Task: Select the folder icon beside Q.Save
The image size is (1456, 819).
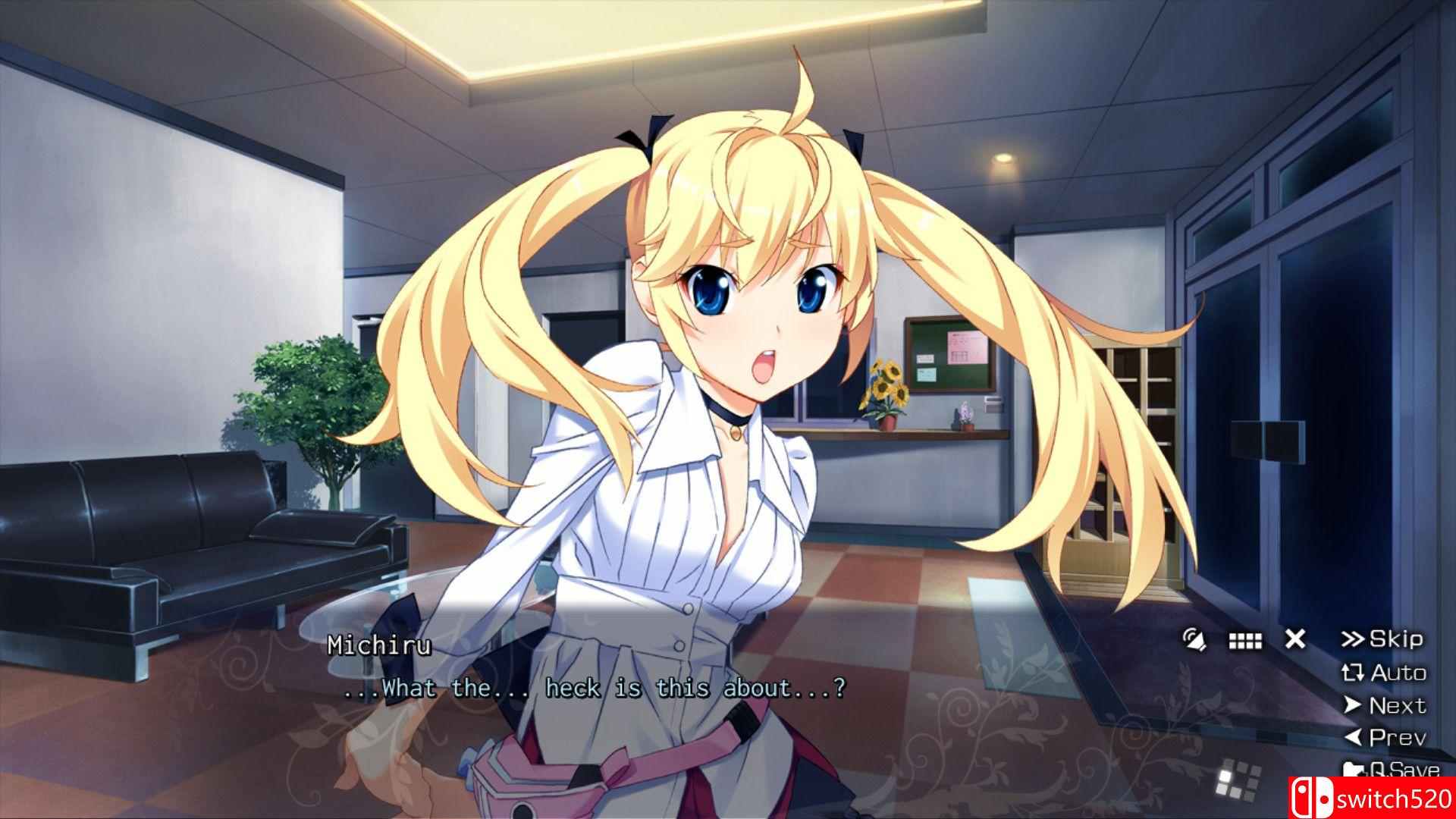Action: coord(1354,769)
